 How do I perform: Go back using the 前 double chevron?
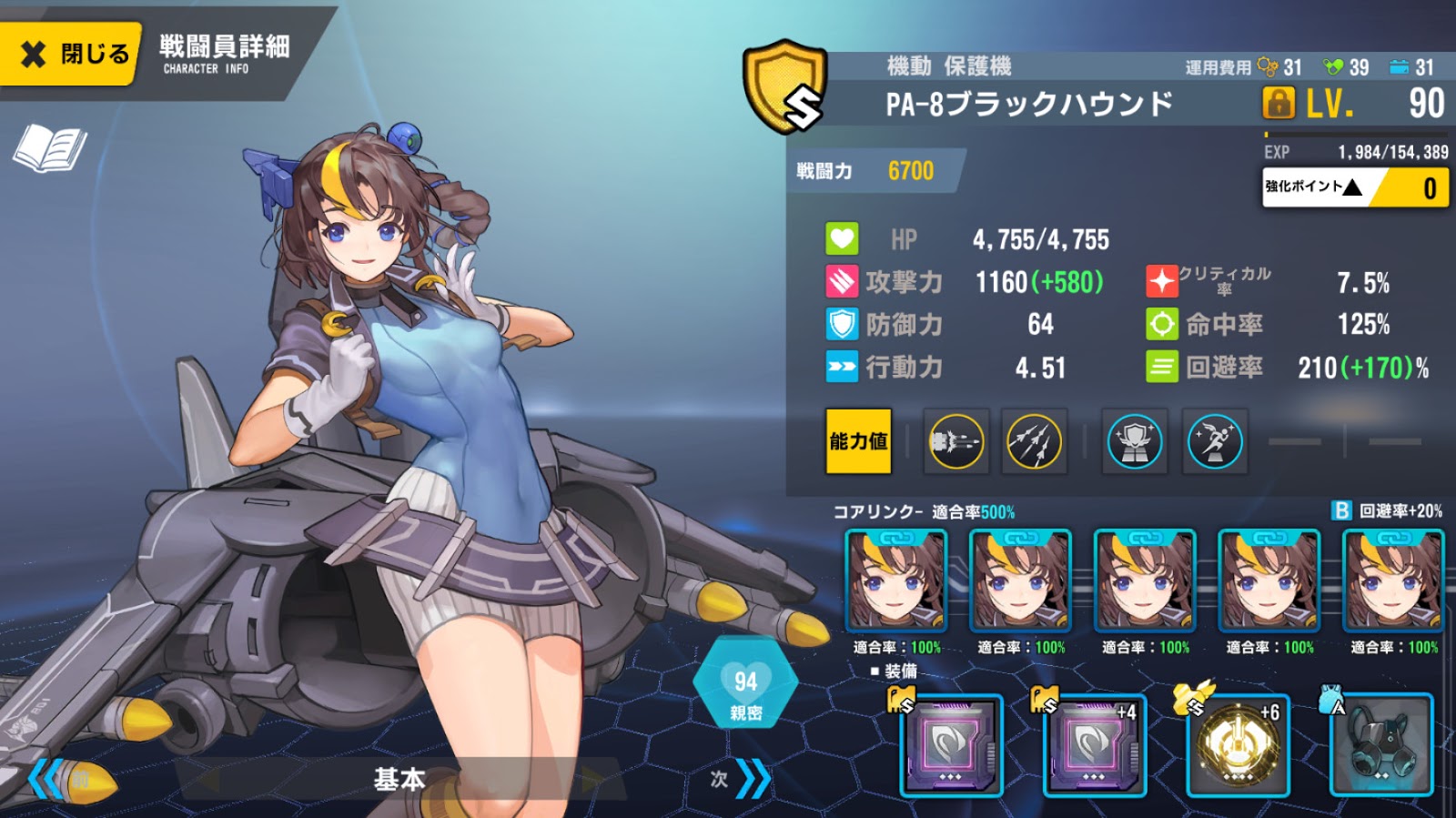[x=45, y=780]
